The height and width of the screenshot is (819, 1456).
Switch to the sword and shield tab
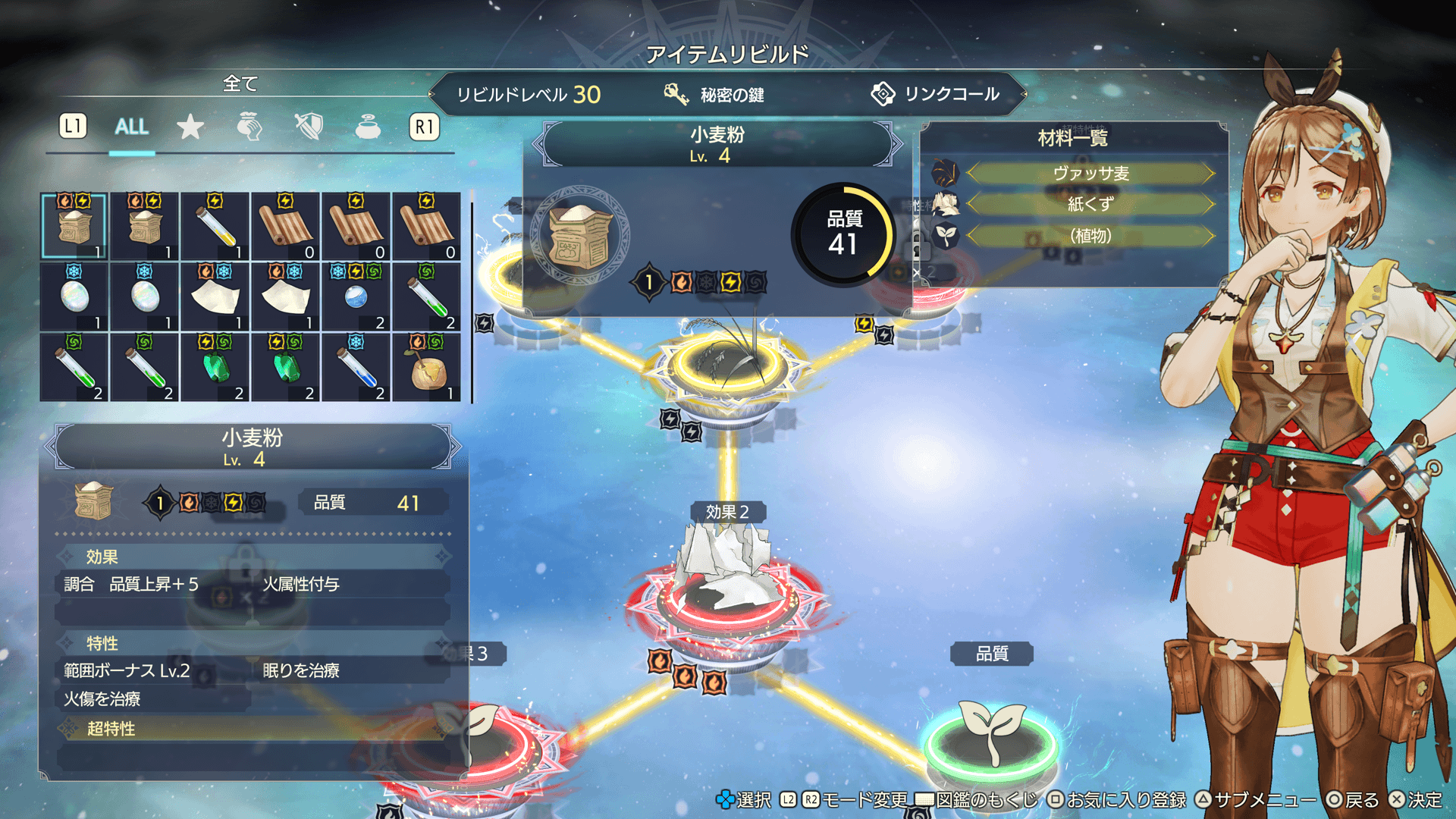[x=309, y=127]
